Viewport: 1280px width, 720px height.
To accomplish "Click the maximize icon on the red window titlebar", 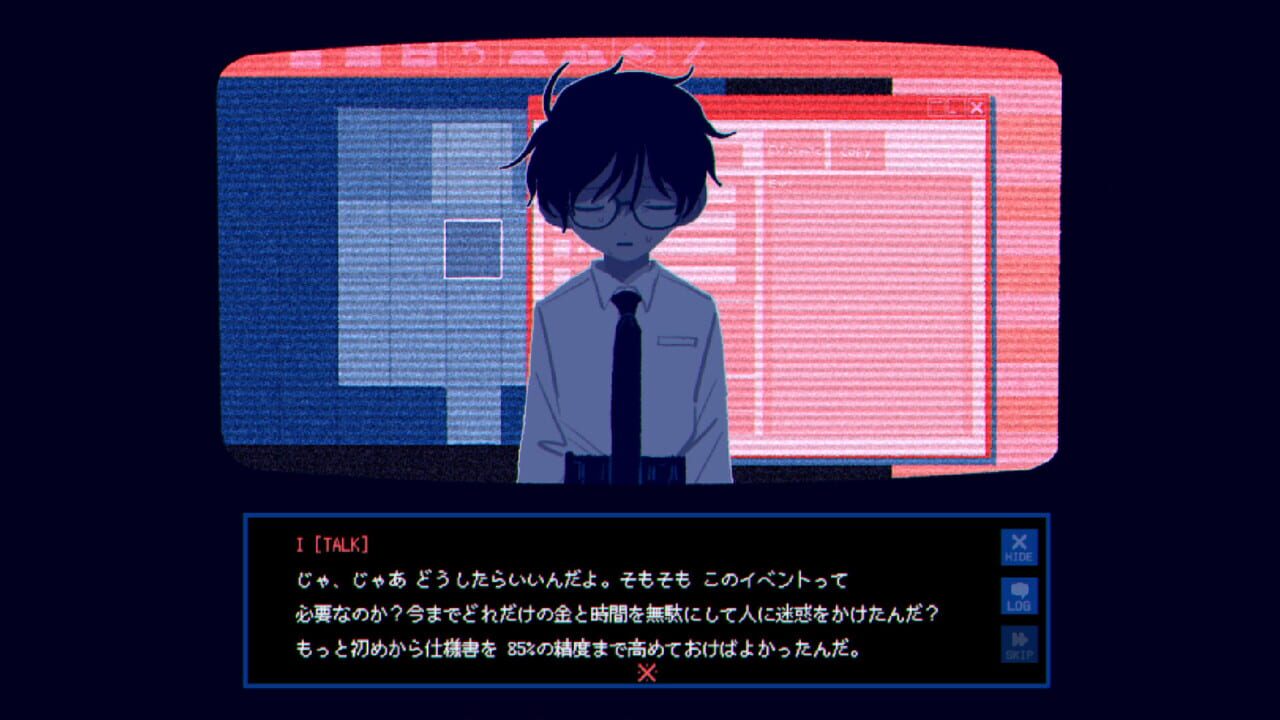I will pos(955,107).
